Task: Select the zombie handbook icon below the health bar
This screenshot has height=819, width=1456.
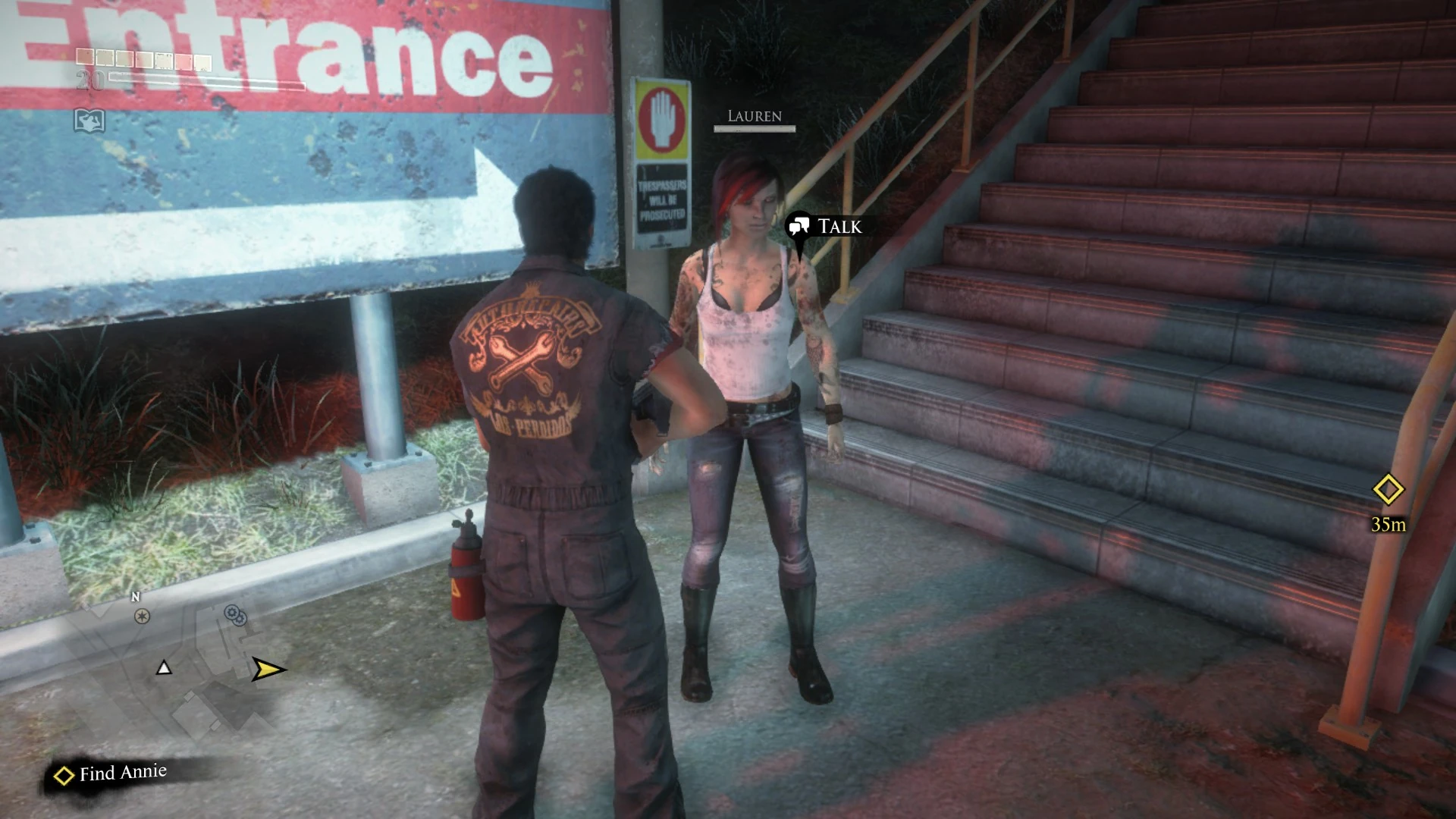Action: [x=89, y=119]
